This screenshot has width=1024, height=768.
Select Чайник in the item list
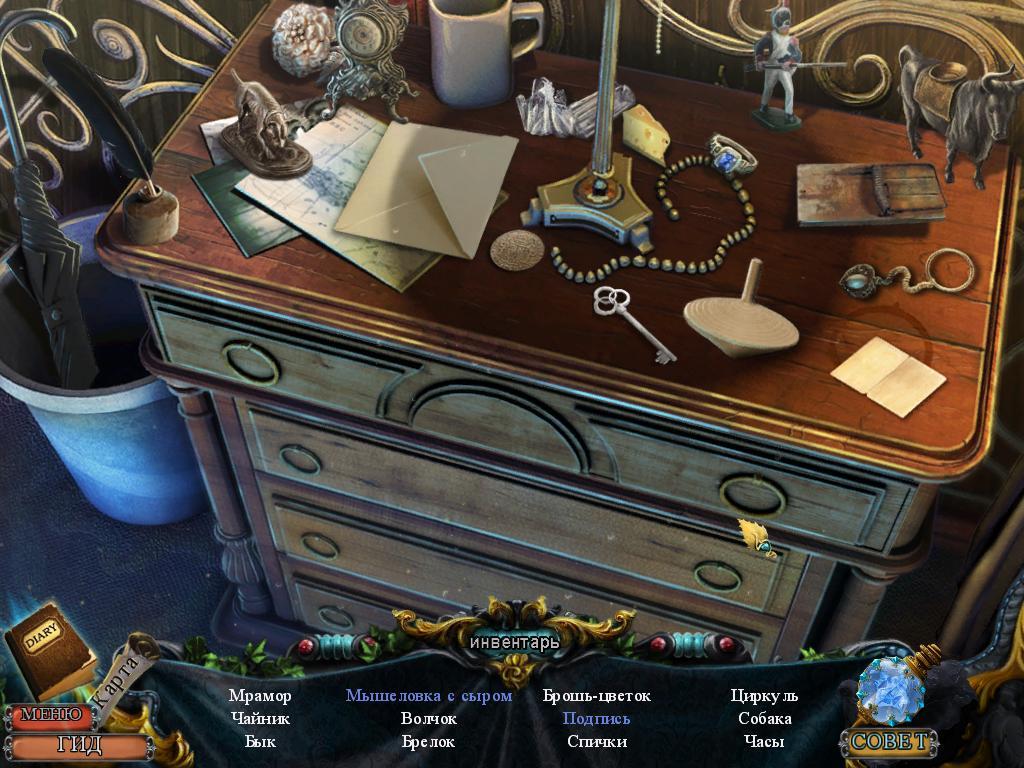[x=260, y=719]
